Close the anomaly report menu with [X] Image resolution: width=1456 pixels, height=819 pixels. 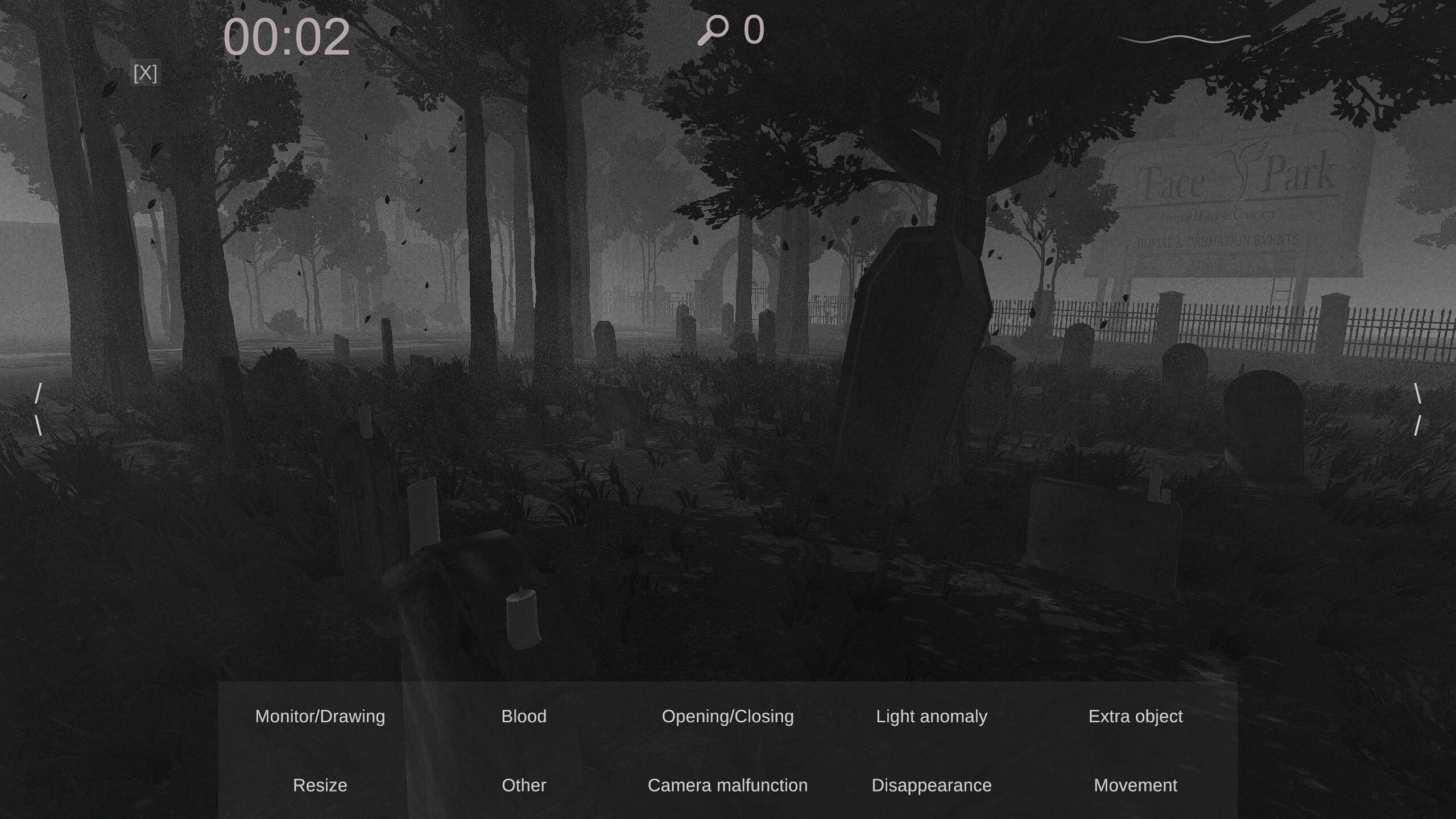tap(145, 73)
